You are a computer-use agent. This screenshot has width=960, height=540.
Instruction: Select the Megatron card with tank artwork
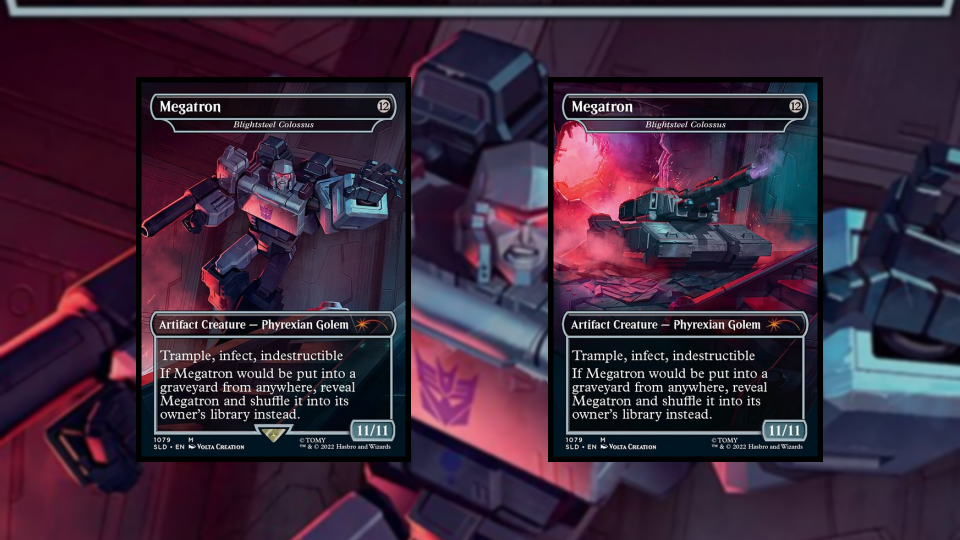tap(685, 269)
